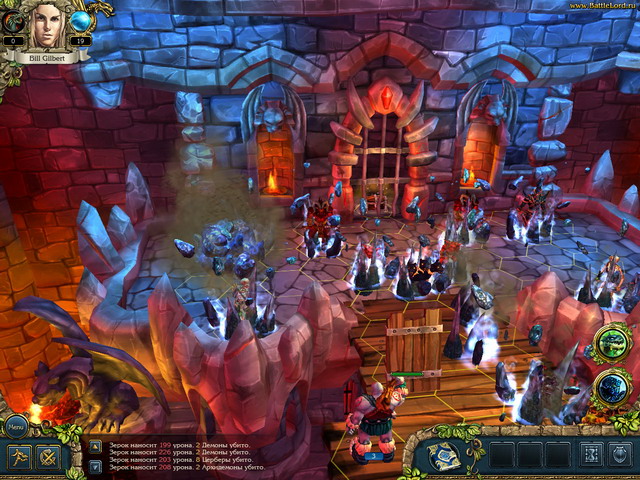
Task: Select the shield defend button
Action: click(x=620, y=456)
